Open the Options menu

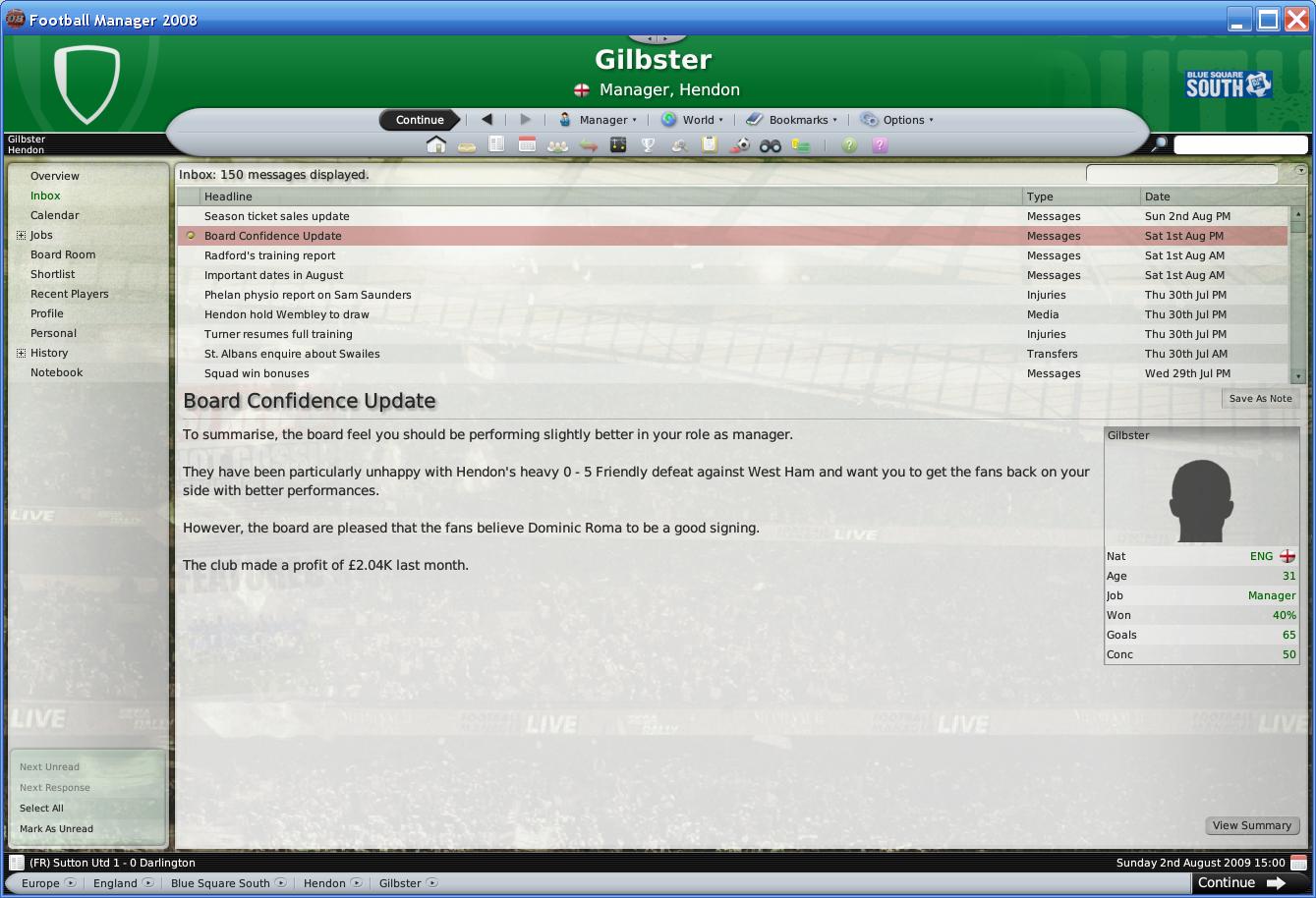tap(897, 120)
